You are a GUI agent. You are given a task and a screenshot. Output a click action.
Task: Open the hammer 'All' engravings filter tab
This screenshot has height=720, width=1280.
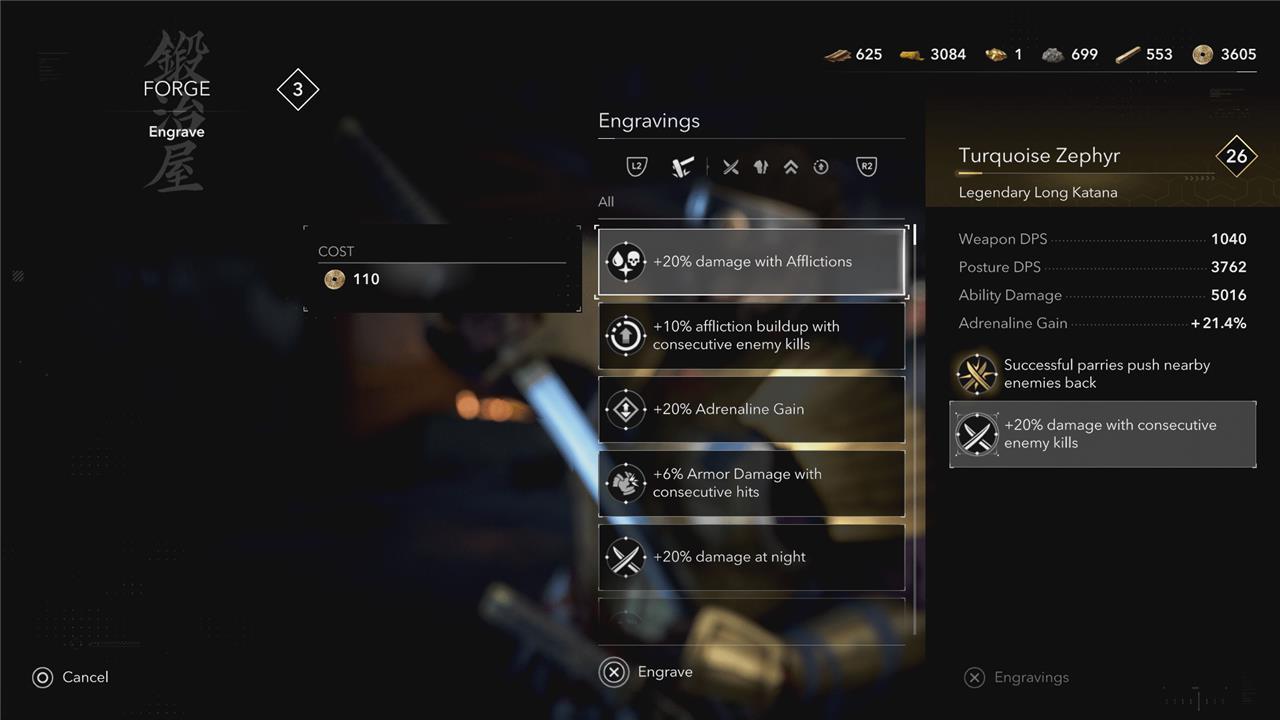tap(684, 167)
